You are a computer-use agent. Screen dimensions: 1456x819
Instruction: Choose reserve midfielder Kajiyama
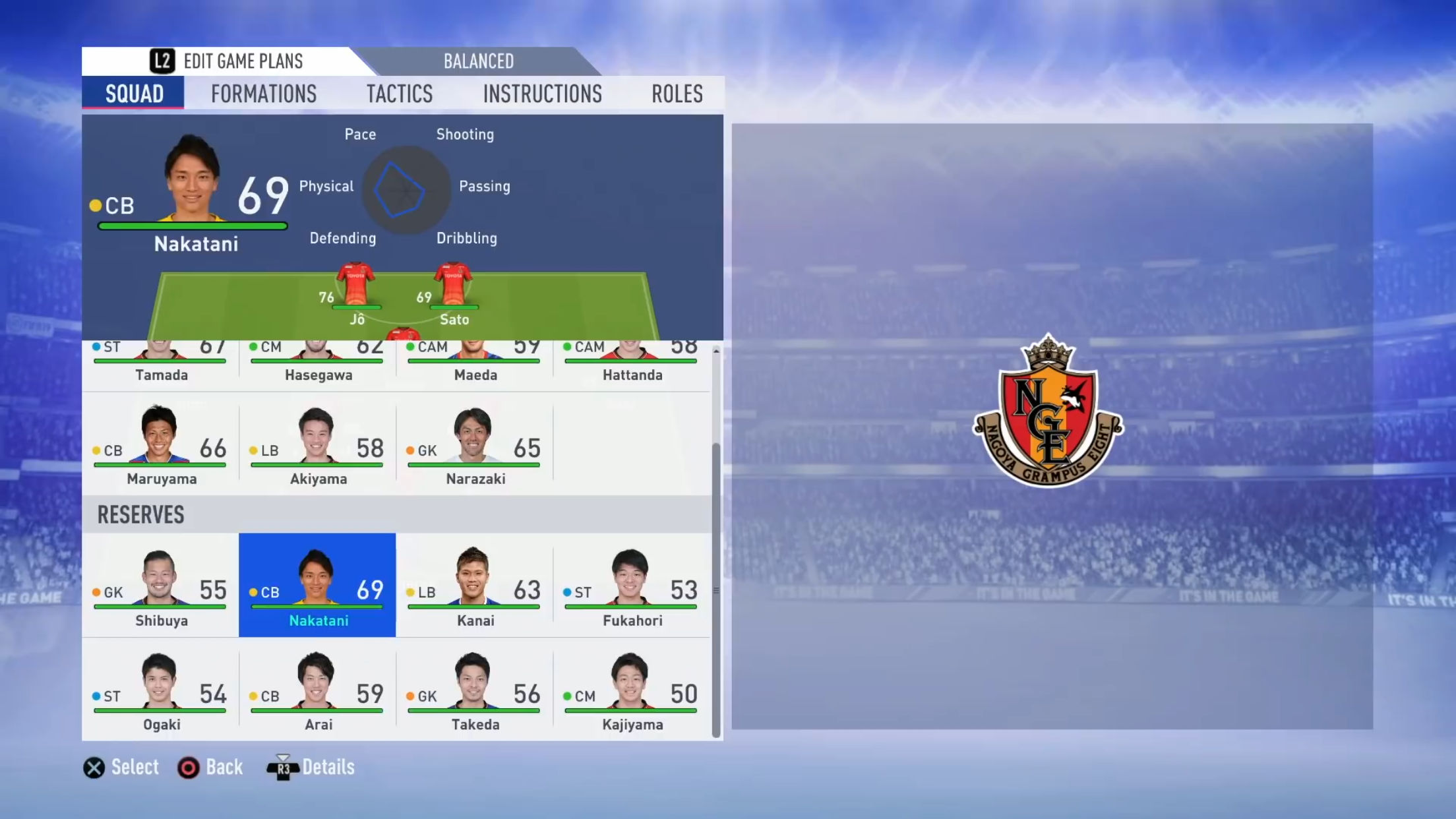(631, 689)
